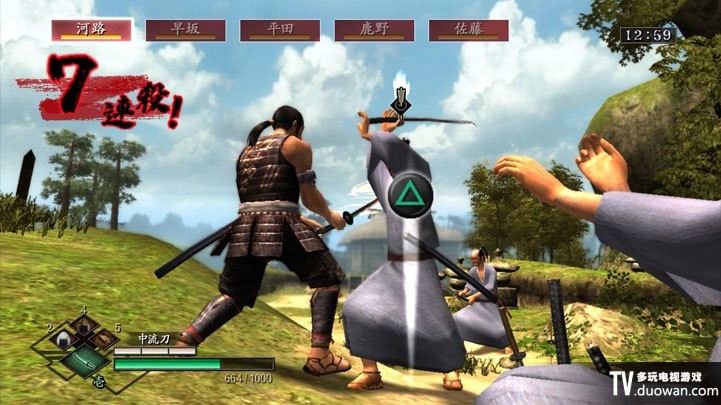Select the 平田 name plate
The image size is (721, 405).
[280, 30]
